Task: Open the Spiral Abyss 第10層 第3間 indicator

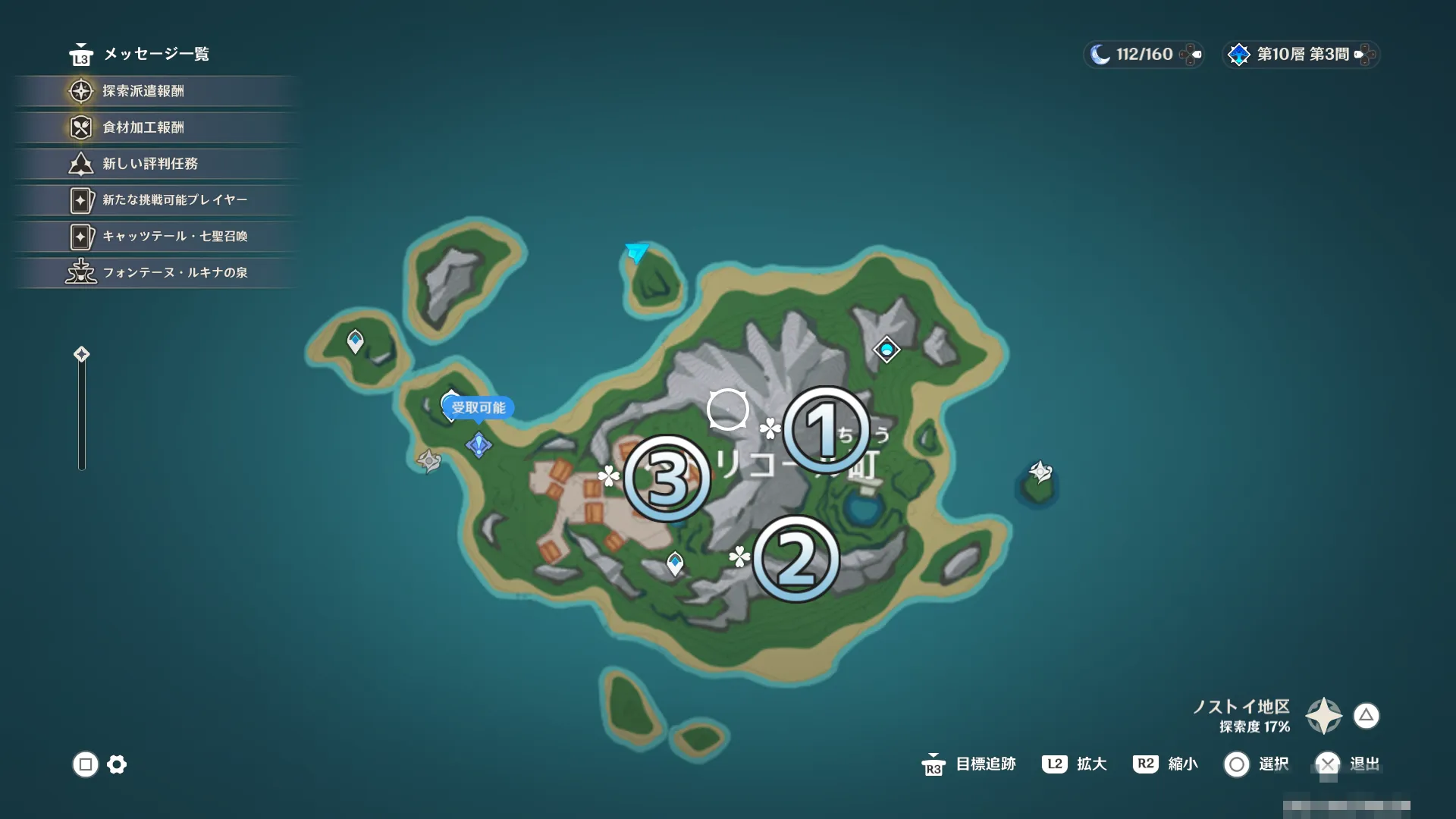Action: [1301, 55]
